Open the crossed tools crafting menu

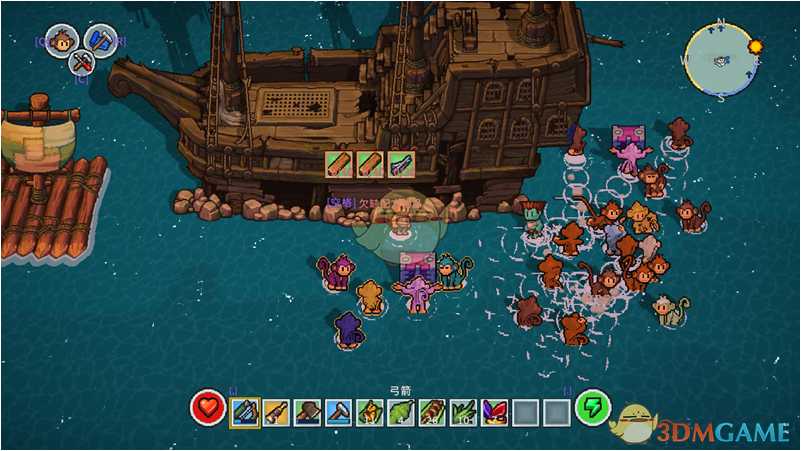click(82, 64)
